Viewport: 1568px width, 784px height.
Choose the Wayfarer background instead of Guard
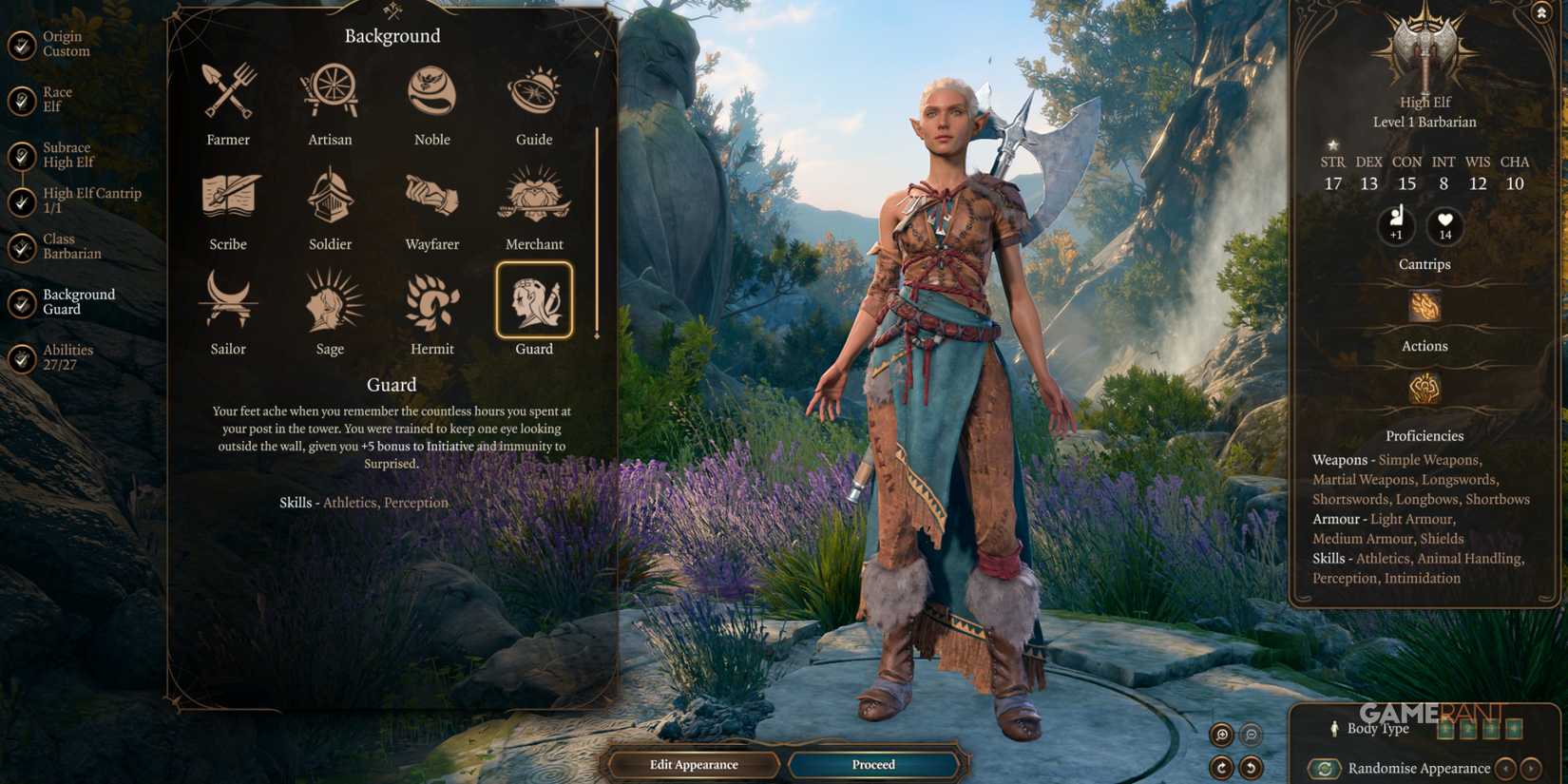[x=432, y=197]
